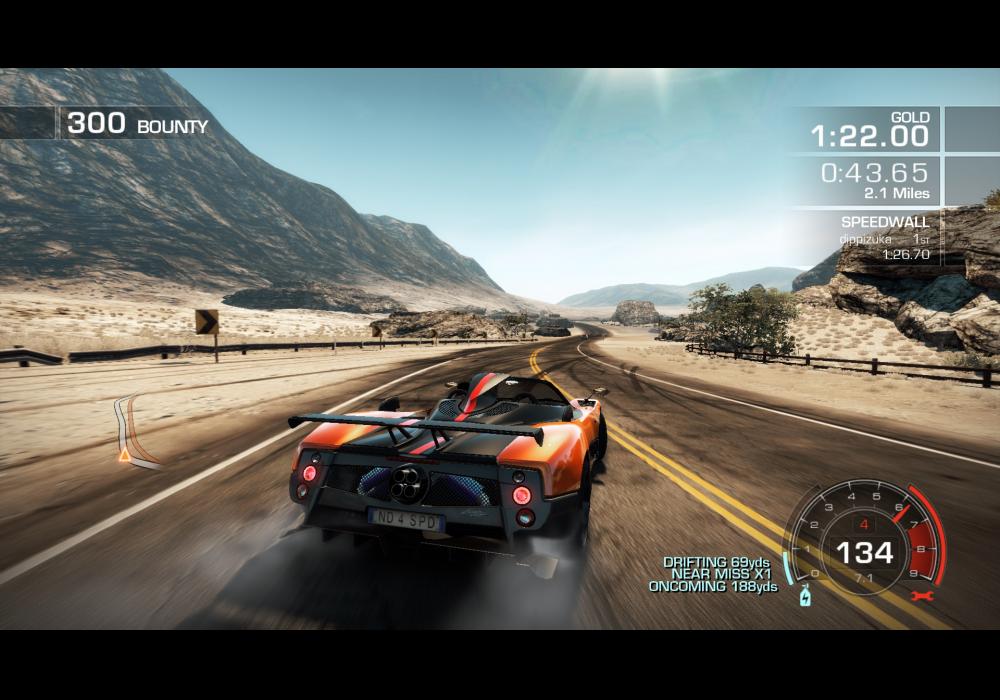Image resolution: width=1000 pixels, height=700 pixels.
Task: Click the nitrous bottle icon
Action: 805,598
